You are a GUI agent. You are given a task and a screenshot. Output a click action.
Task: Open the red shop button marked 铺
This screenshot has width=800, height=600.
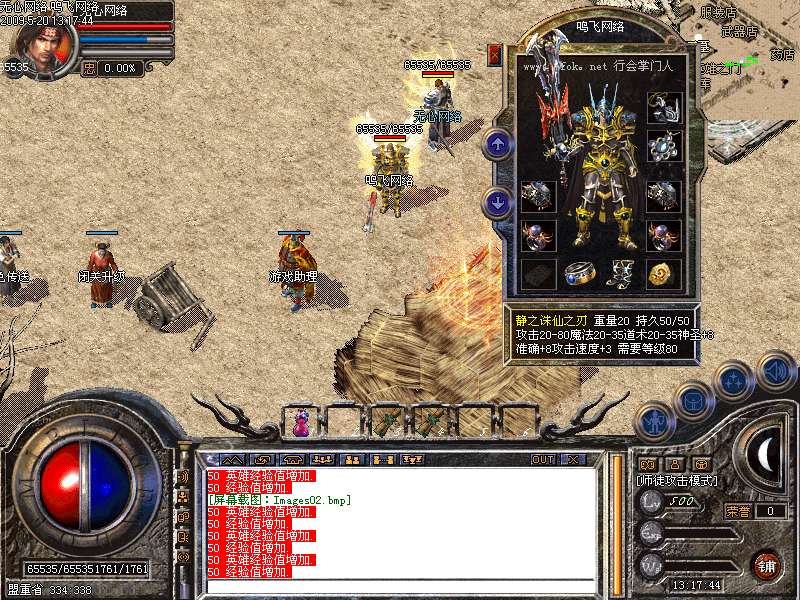coord(766,565)
